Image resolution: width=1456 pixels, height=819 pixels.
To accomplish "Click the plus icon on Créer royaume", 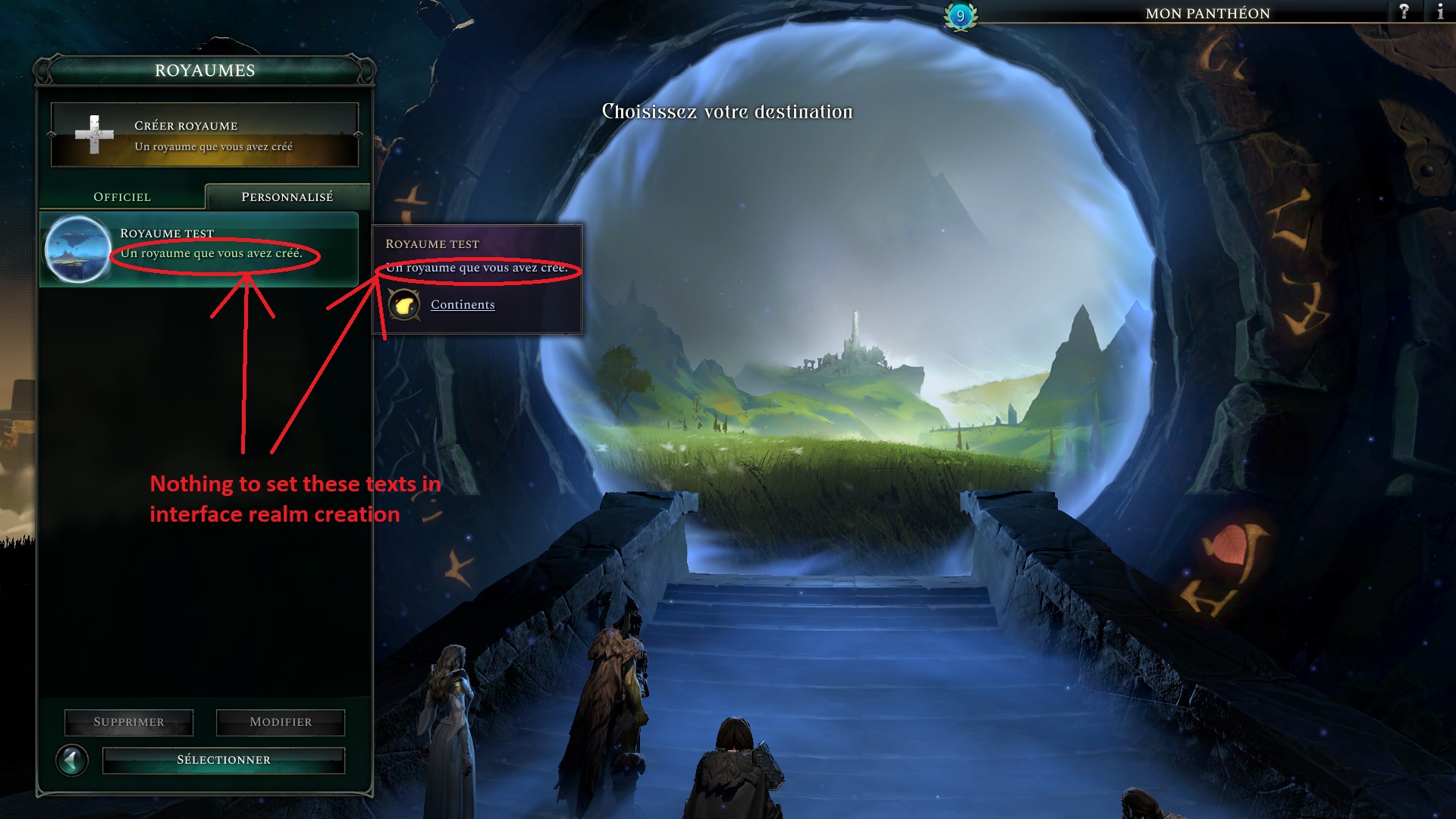I will pyautogui.click(x=96, y=133).
